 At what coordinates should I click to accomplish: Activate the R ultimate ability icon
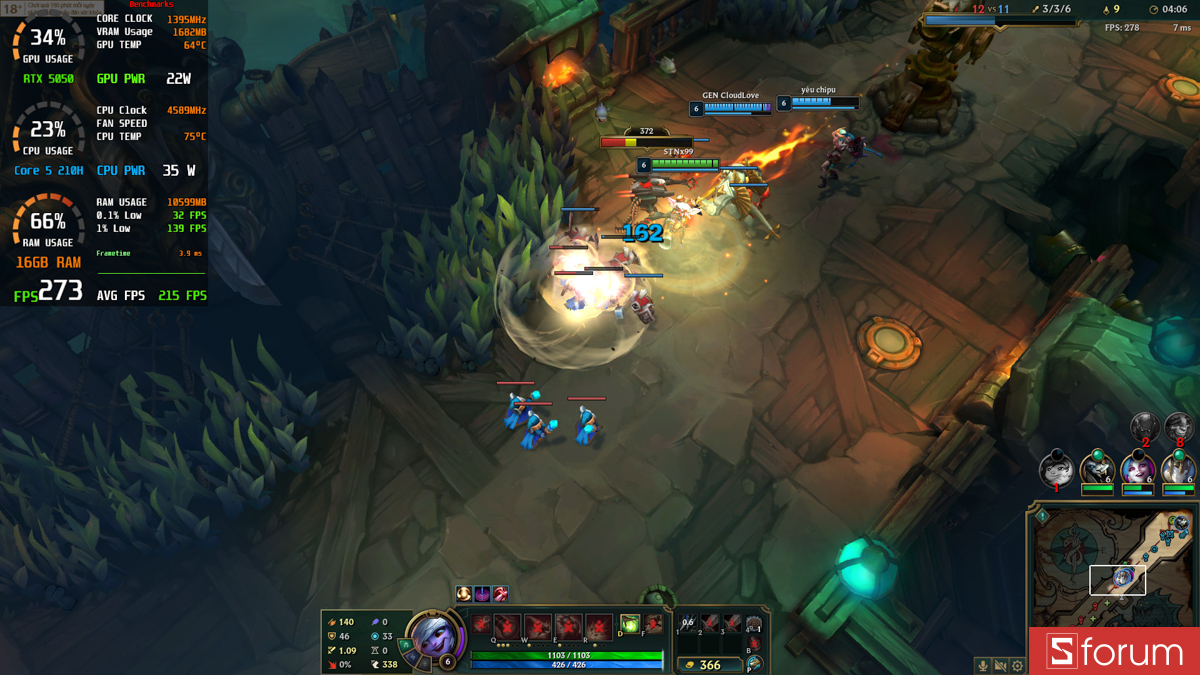[599, 626]
